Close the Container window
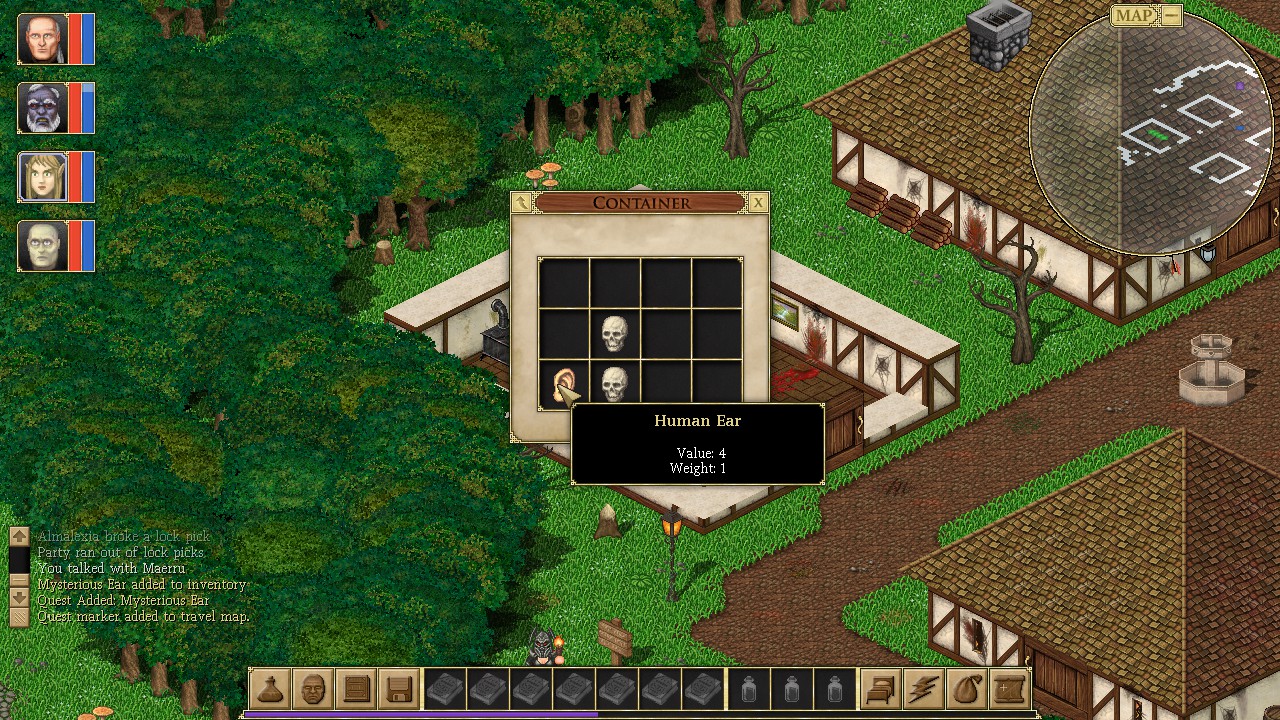The image size is (1280, 720). [758, 203]
